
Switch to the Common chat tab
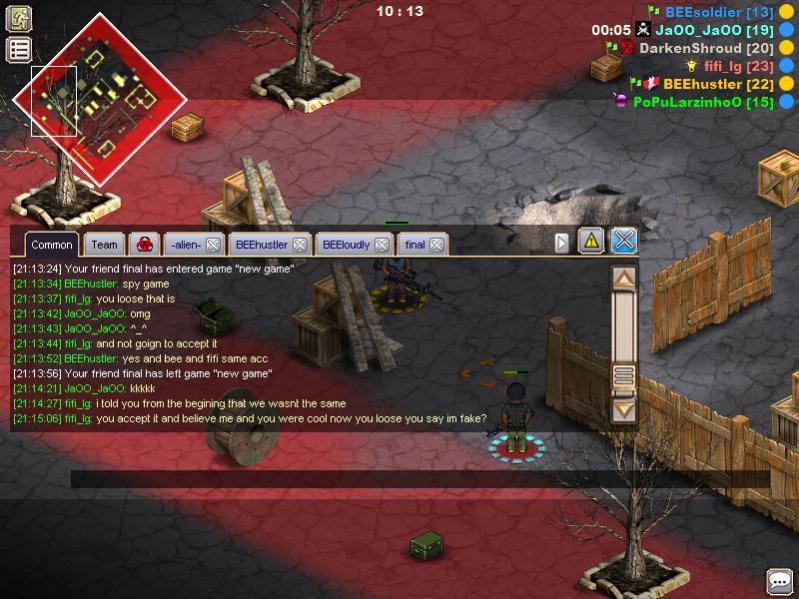click(52, 244)
